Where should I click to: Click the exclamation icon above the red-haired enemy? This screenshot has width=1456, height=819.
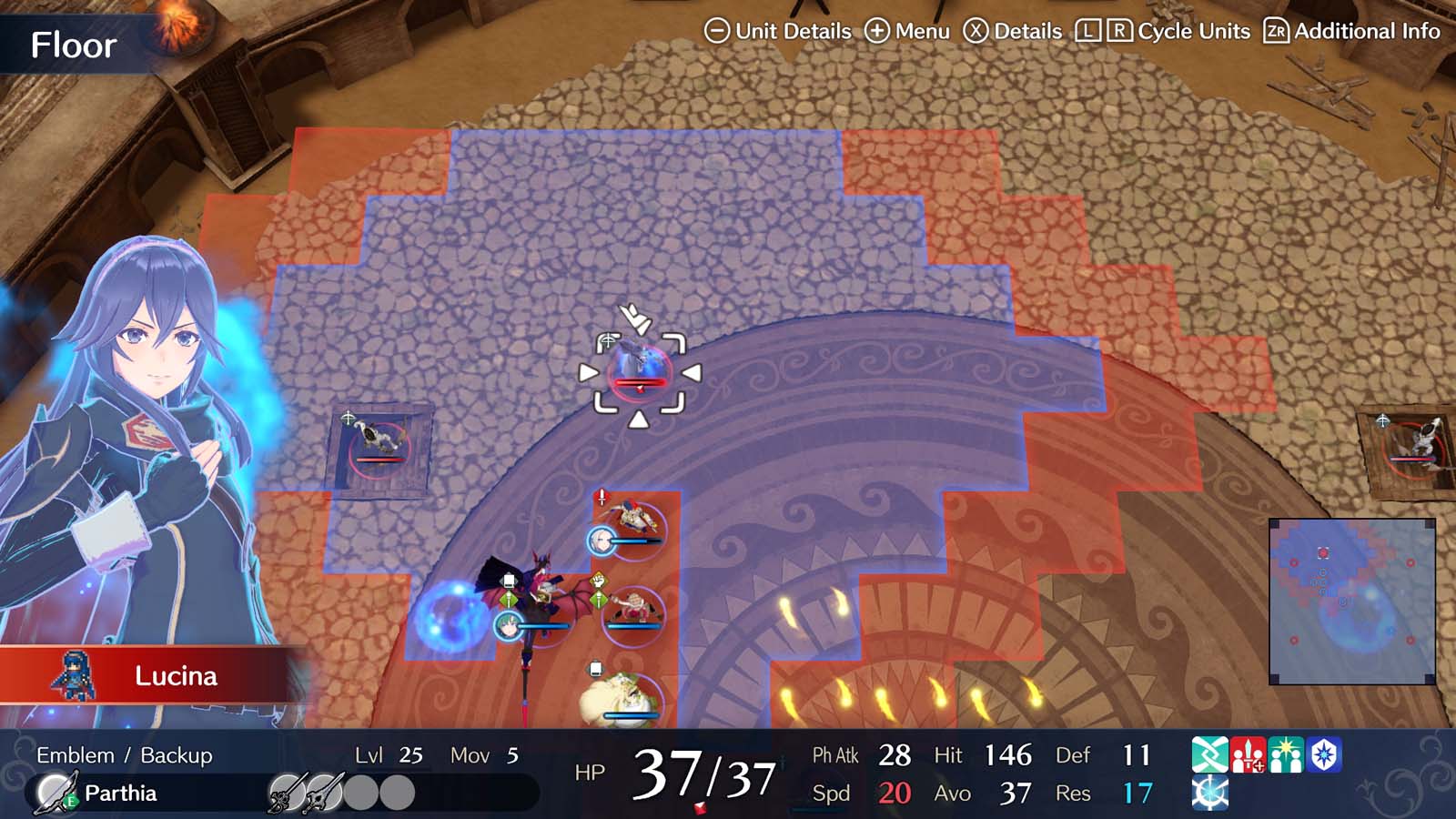[x=602, y=497]
